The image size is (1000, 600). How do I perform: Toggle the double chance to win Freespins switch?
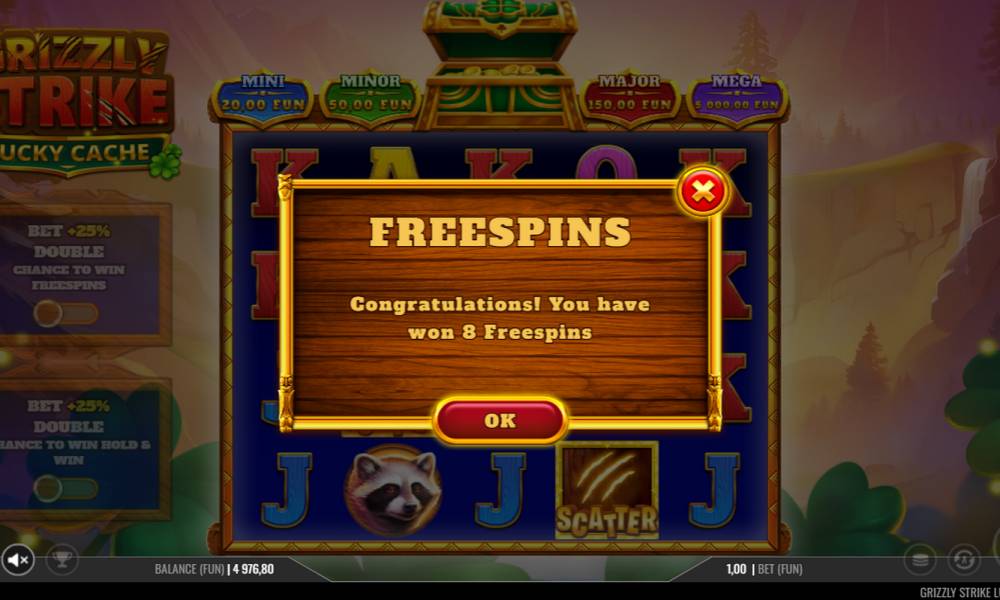[x=66, y=314]
